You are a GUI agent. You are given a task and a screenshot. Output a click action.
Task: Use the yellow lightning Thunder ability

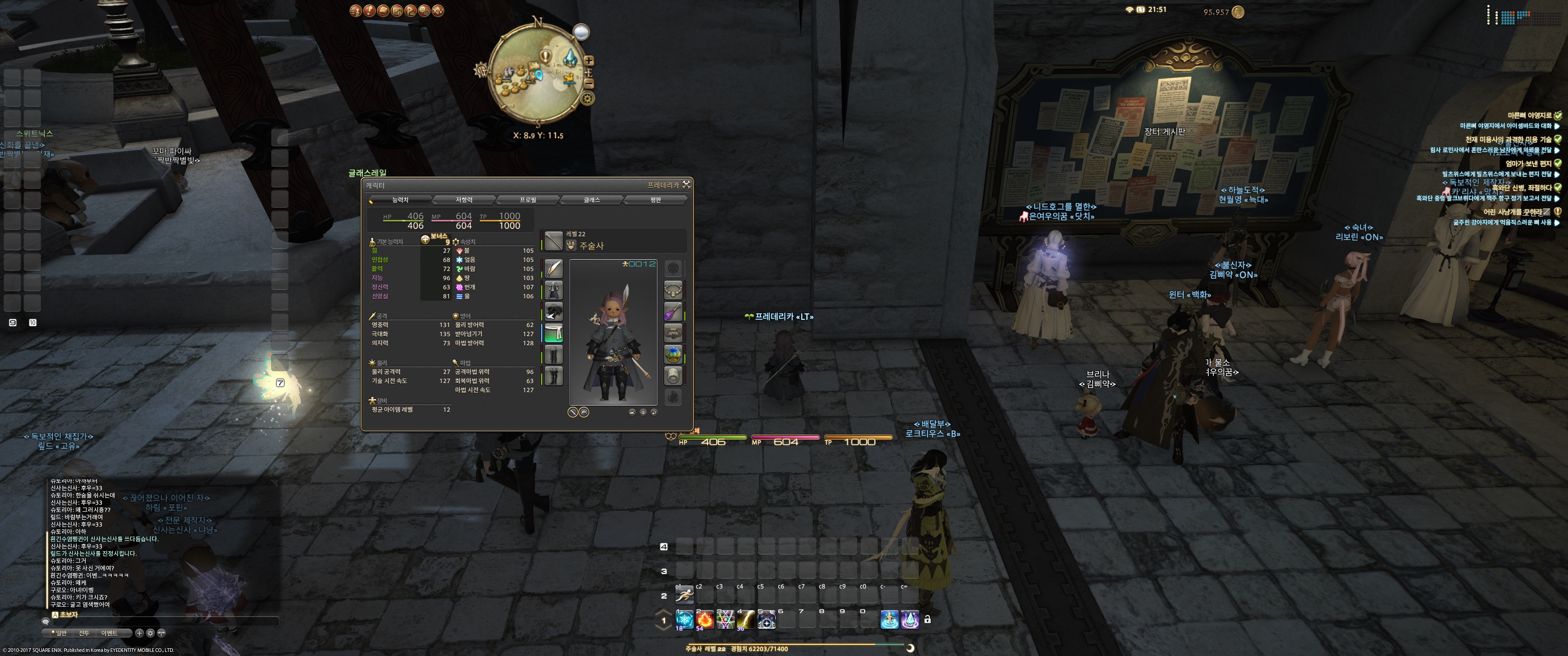coord(746,620)
